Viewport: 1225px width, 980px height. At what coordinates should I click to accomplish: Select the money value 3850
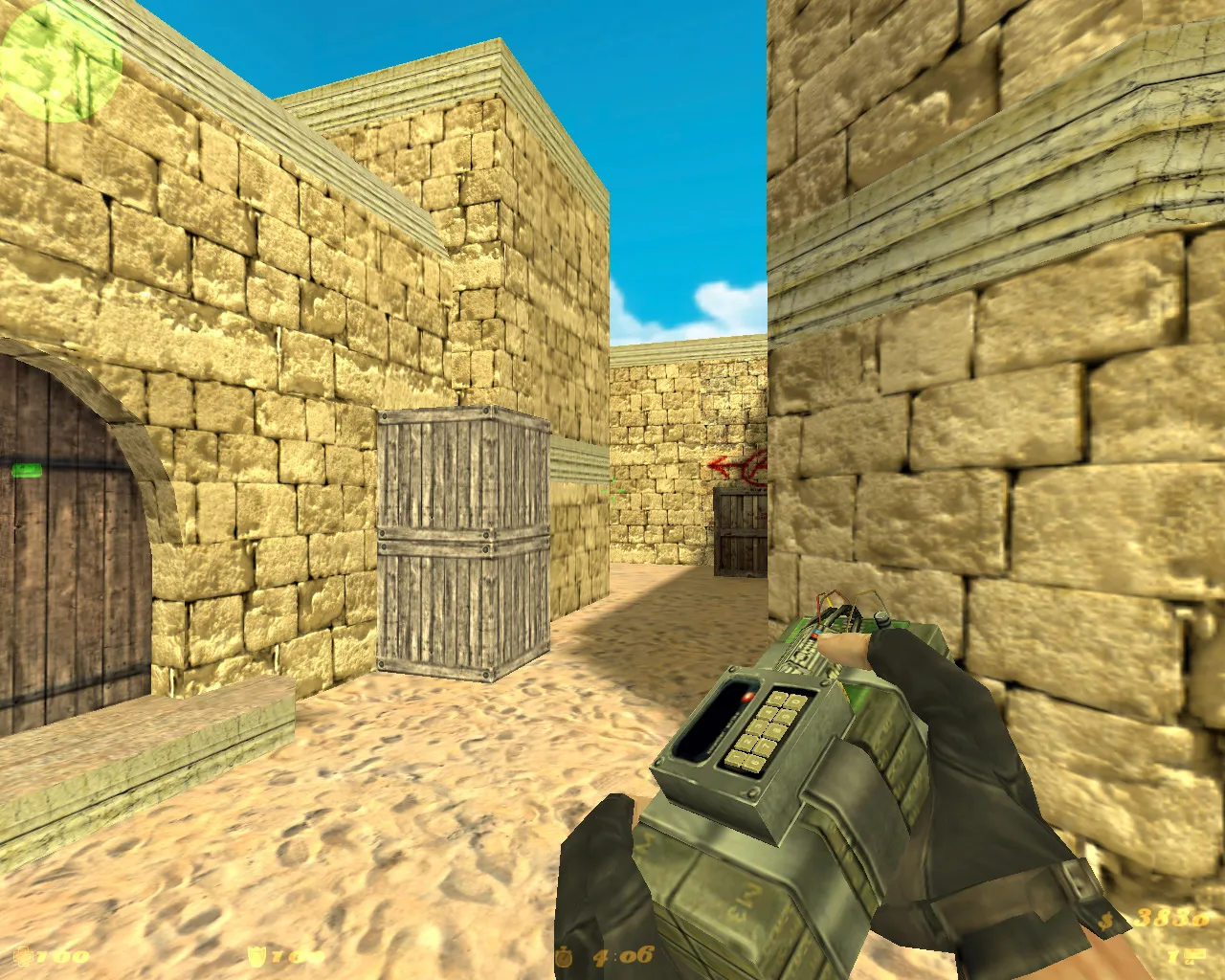1171,918
